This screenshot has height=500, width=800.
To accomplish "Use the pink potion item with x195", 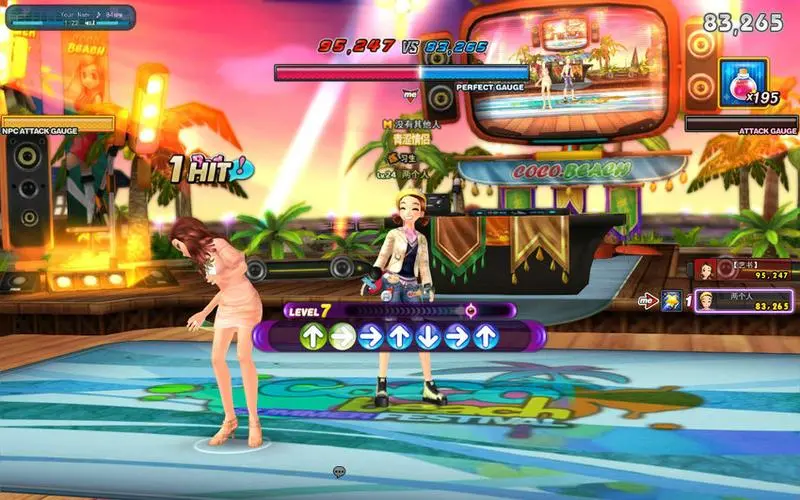I will point(743,81).
